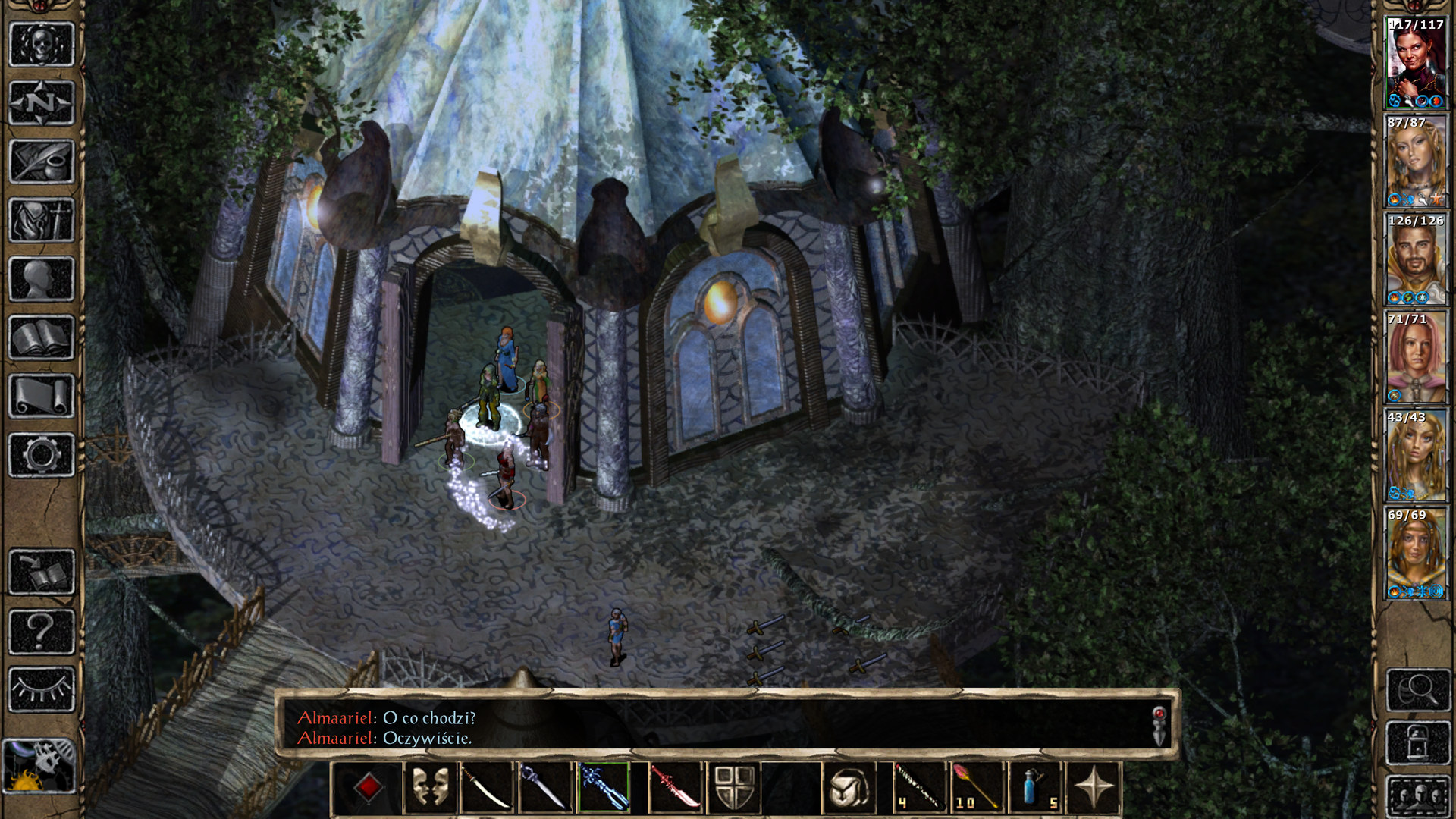Screen dimensions: 1456x819
Task: Click the lantern rest button
Action: [x=1418, y=743]
